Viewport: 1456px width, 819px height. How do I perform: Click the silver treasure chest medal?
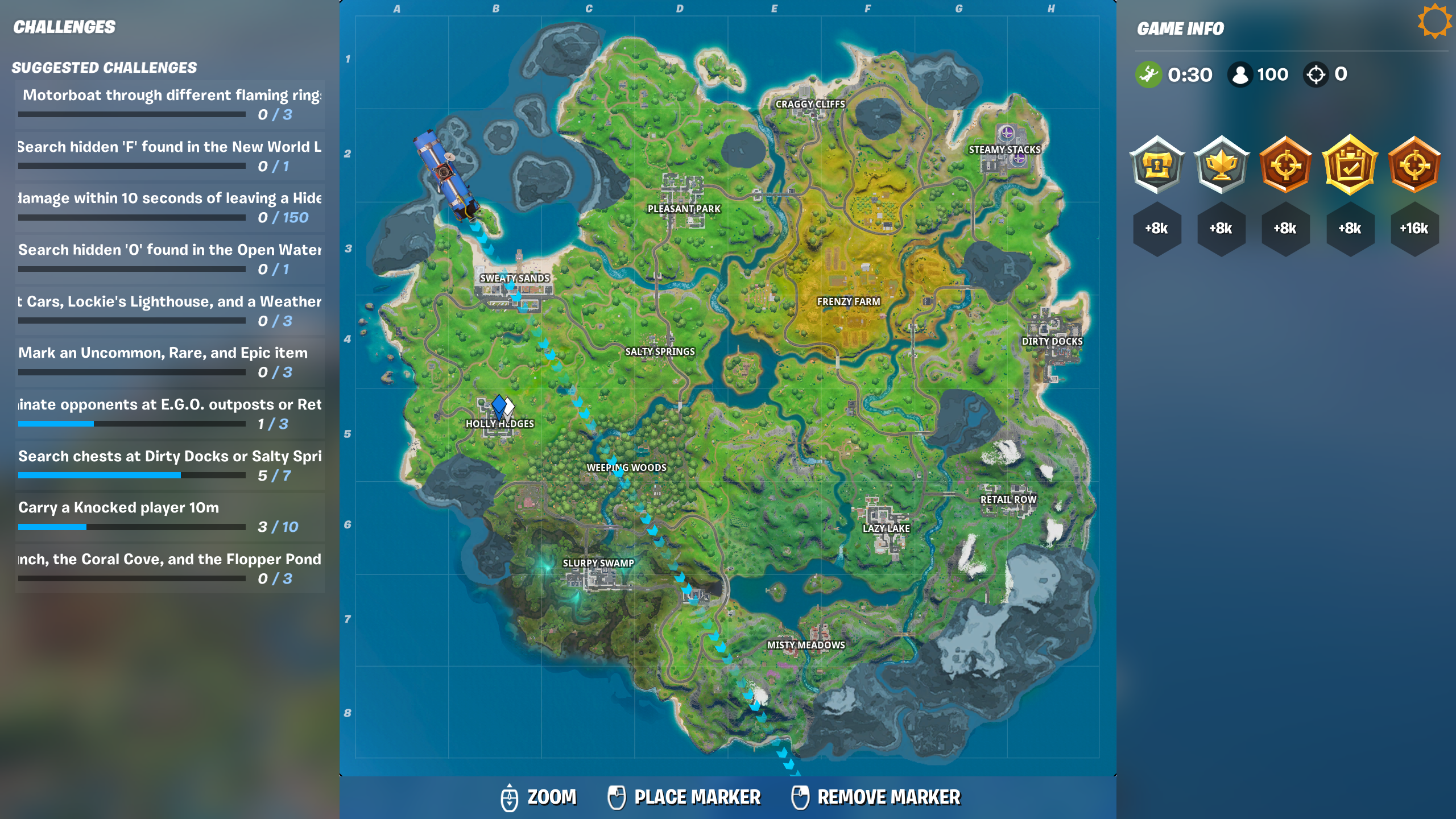tap(1157, 166)
